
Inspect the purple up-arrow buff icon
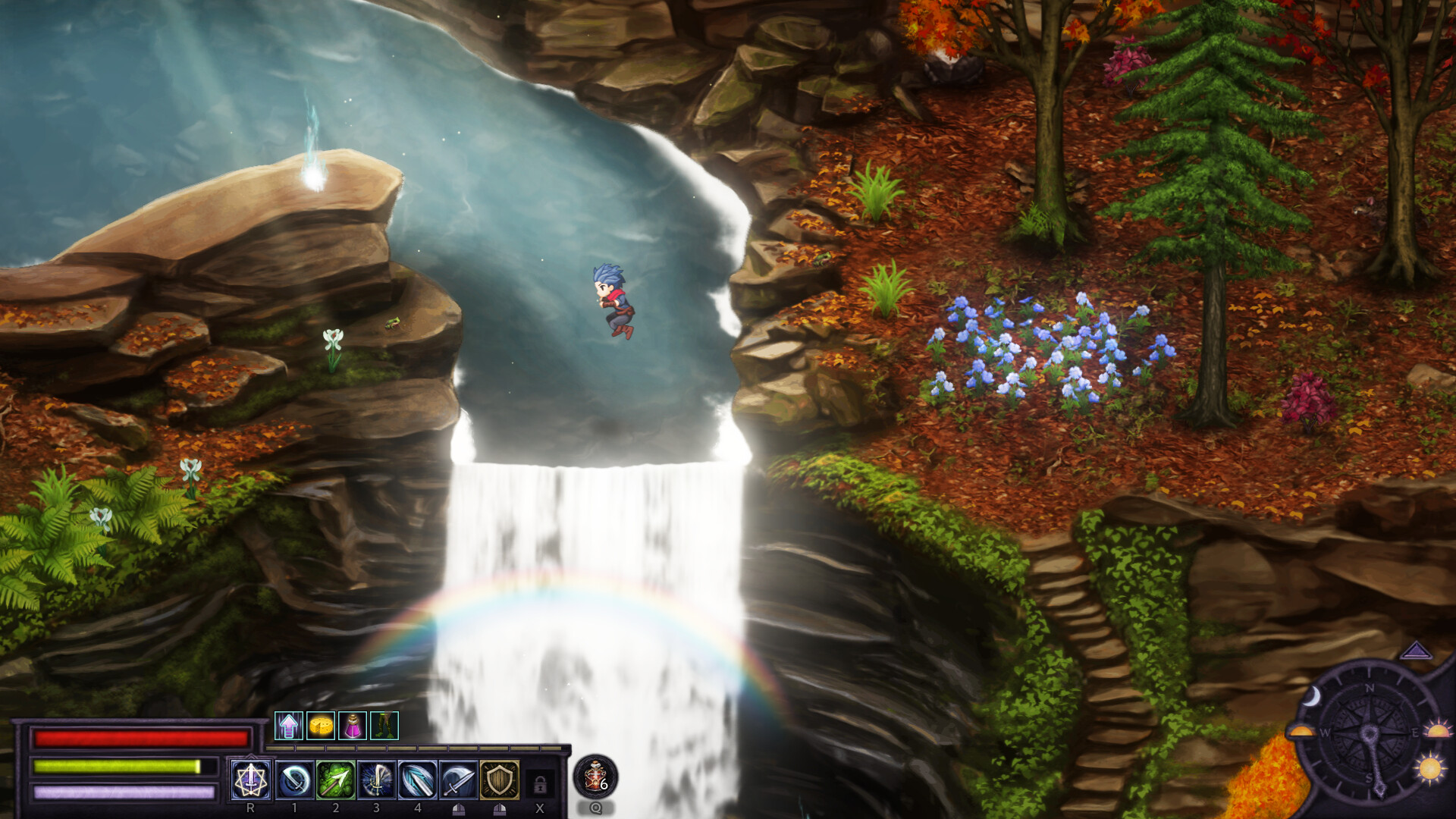(x=288, y=726)
